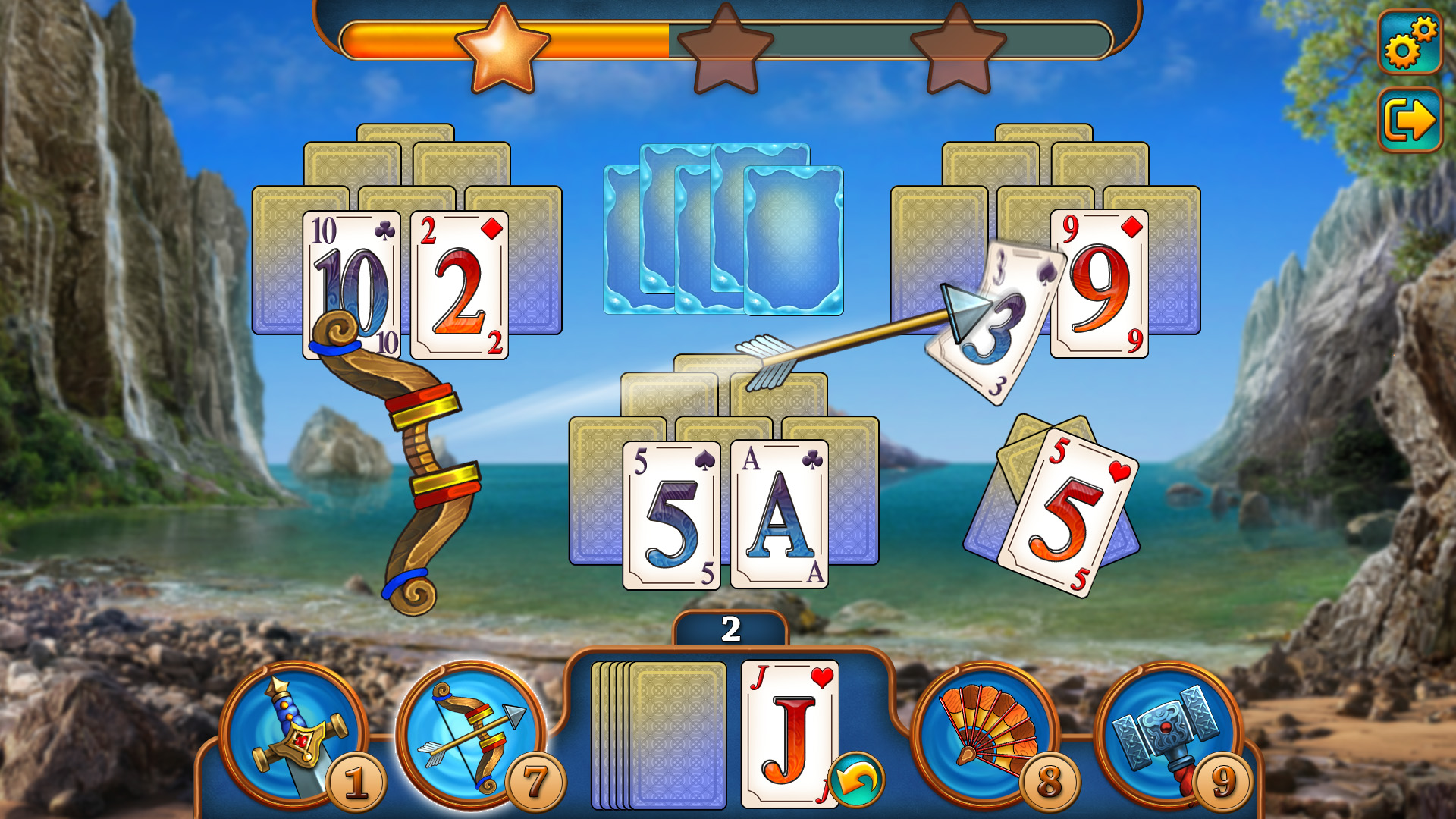This screenshot has height=819, width=1456.
Task: Open the settings gear
Action: click(x=1409, y=42)
